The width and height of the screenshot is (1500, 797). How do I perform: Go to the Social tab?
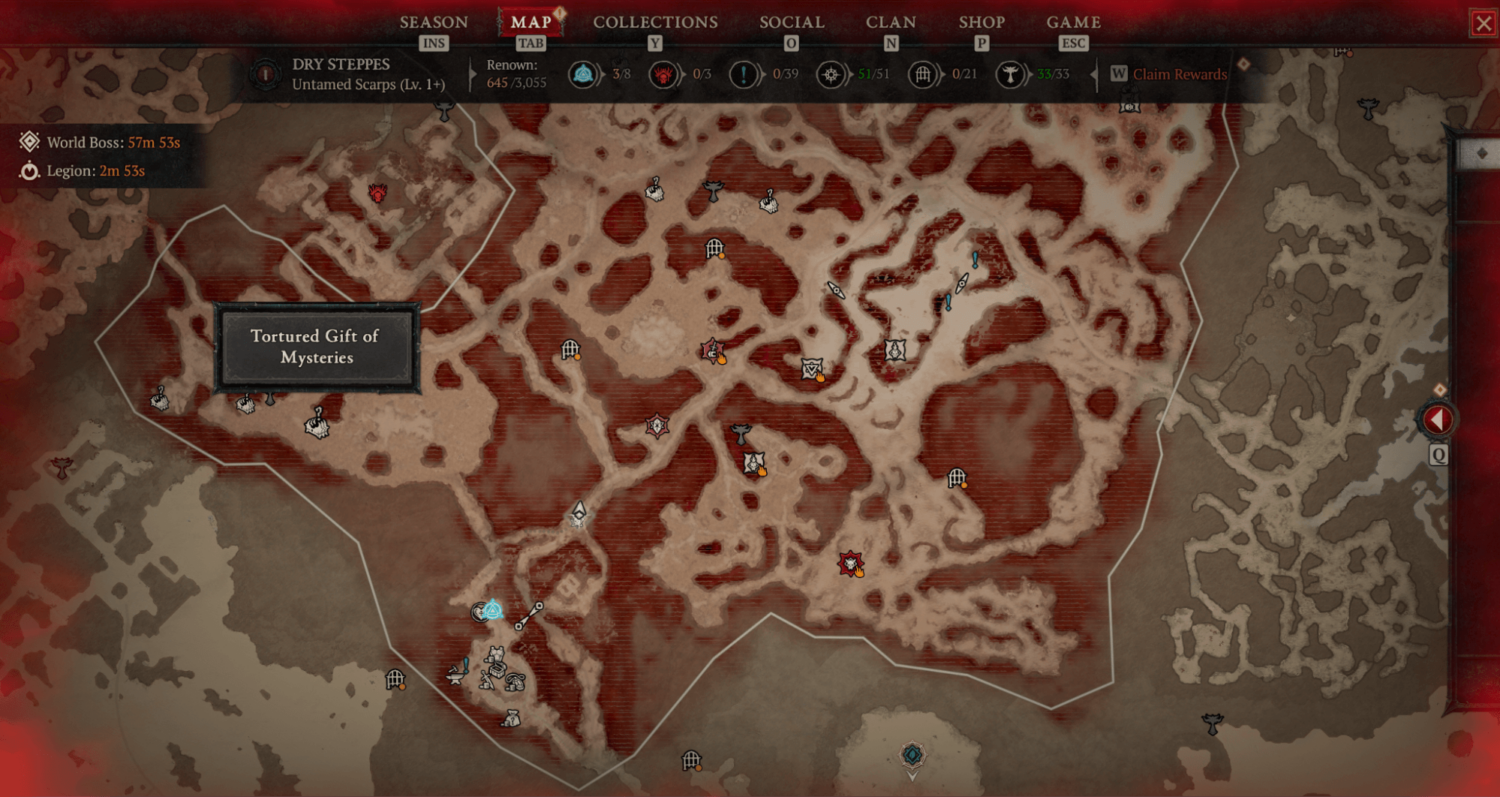[x=791, y=22]
